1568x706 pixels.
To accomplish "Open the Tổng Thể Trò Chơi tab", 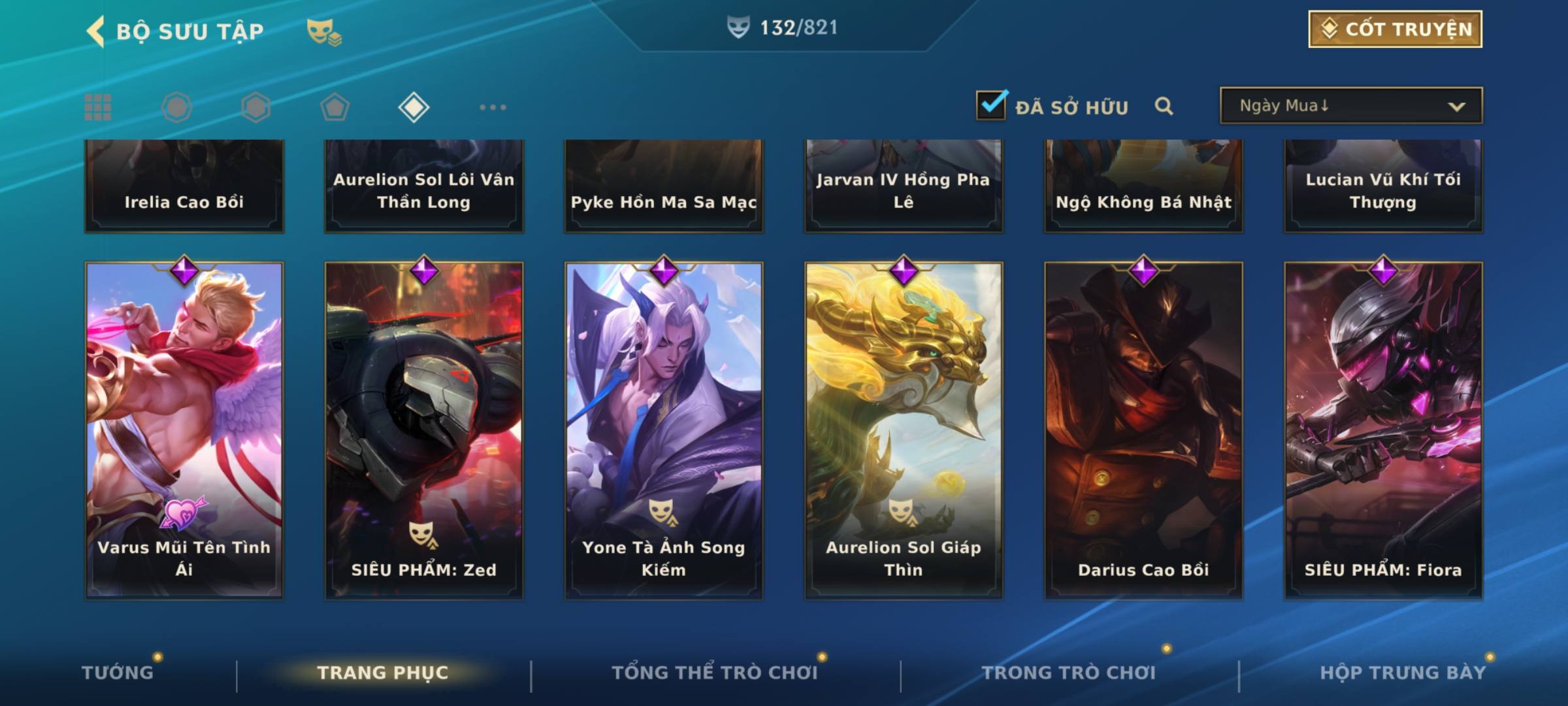I will coord(715,672).
